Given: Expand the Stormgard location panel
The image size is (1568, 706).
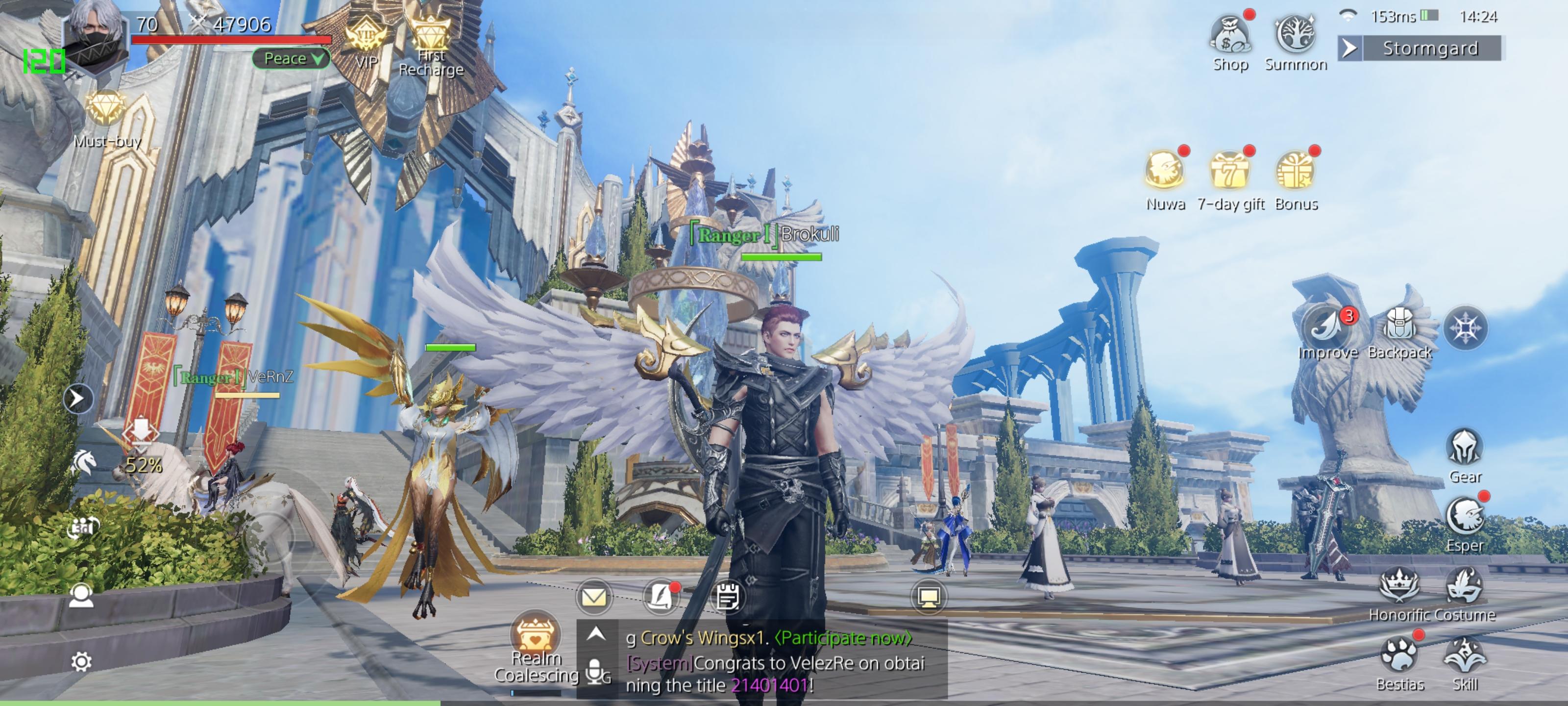Looking at the screenshot, I should tap(1349, 48).
